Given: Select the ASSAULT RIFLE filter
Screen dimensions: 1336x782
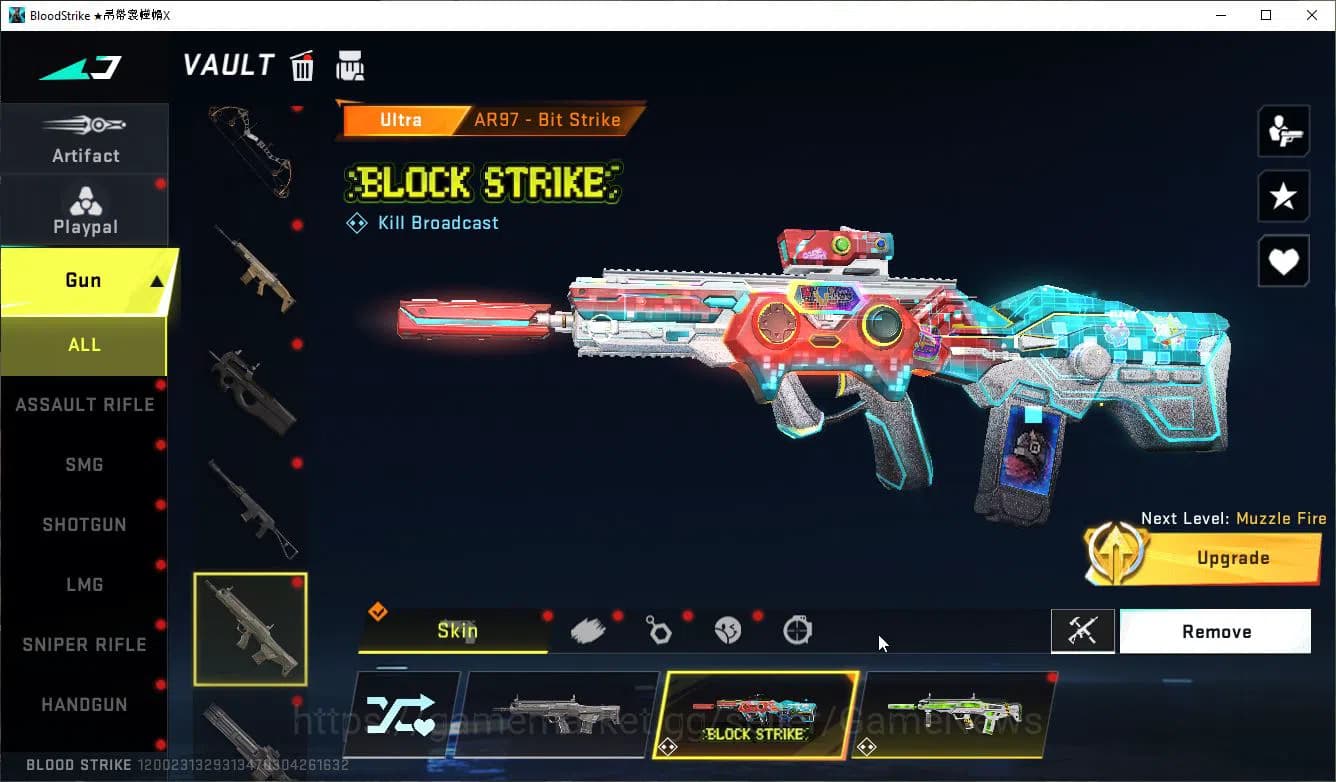Looking at the screenshot, I should click(x=85, y=404).
